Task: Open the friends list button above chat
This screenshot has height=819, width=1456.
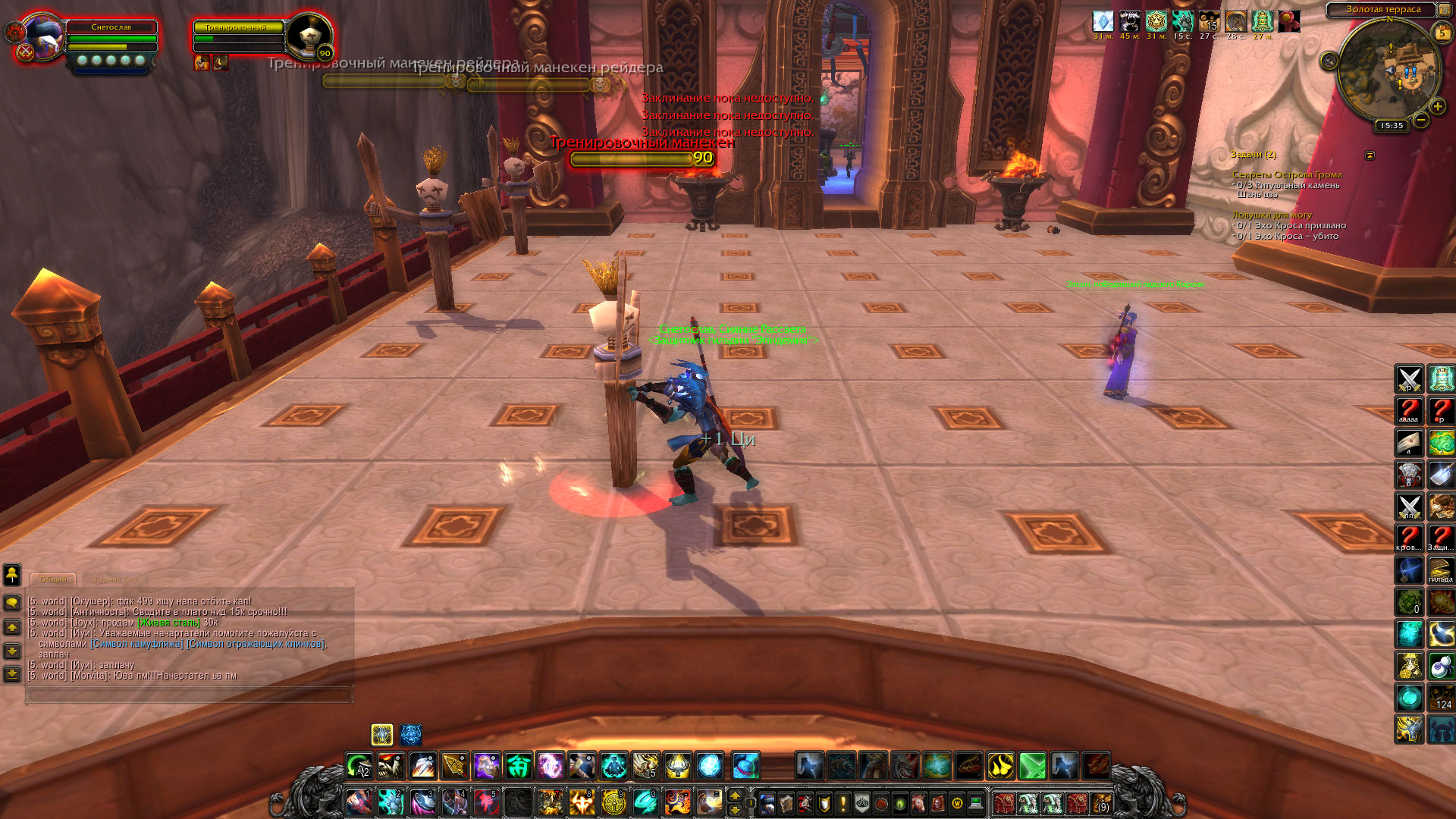Action: coord(12,575)
